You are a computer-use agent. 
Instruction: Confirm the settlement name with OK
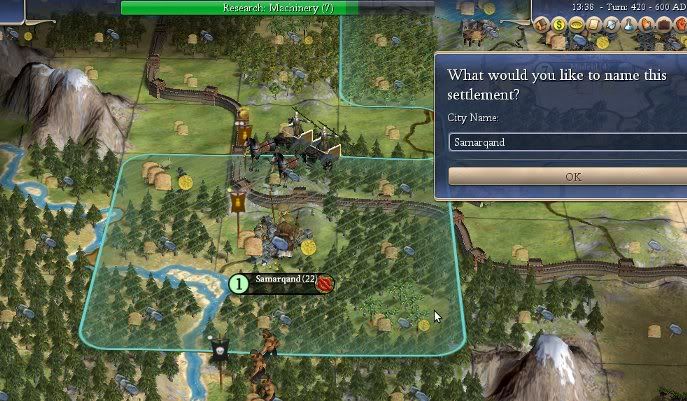pos(570,176)
